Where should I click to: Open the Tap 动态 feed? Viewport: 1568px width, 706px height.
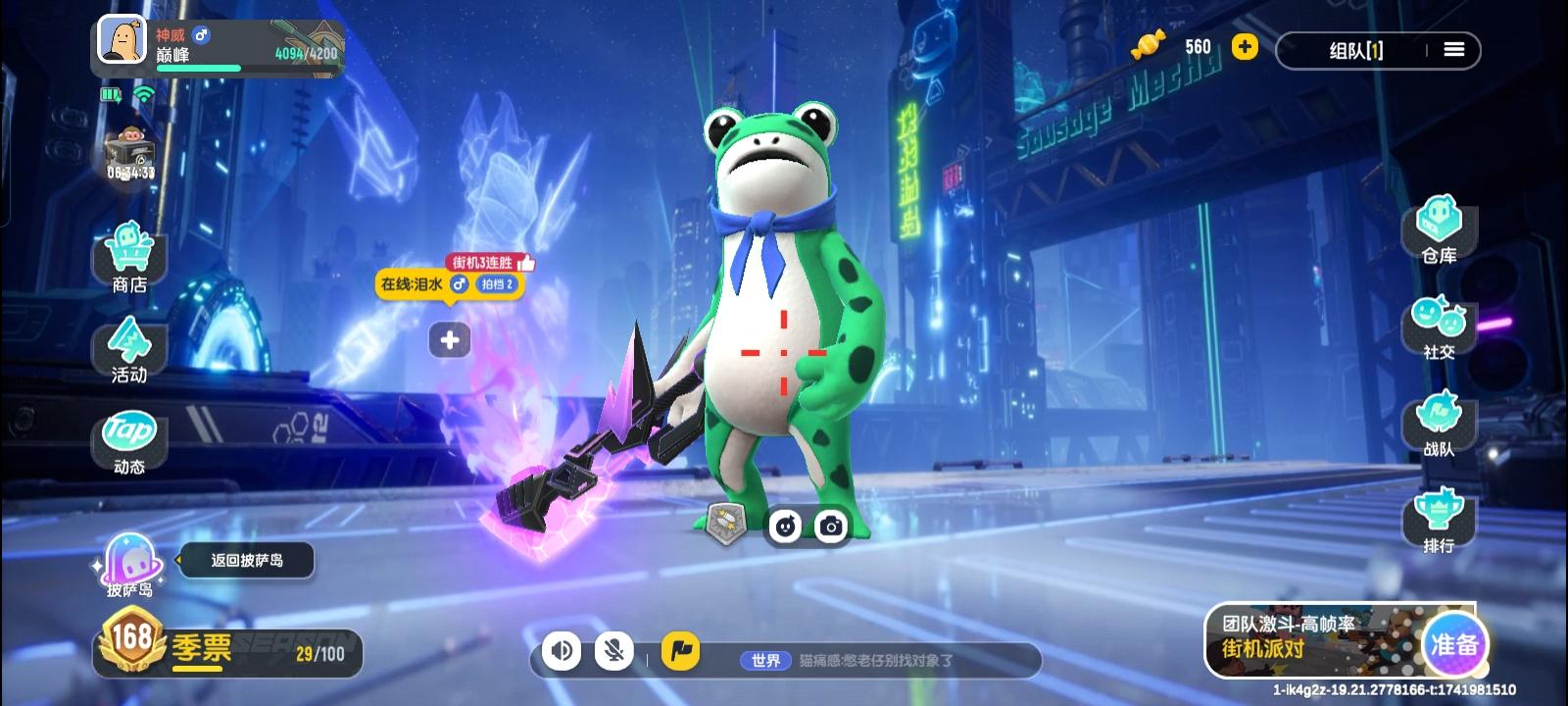tap(129, 442)
